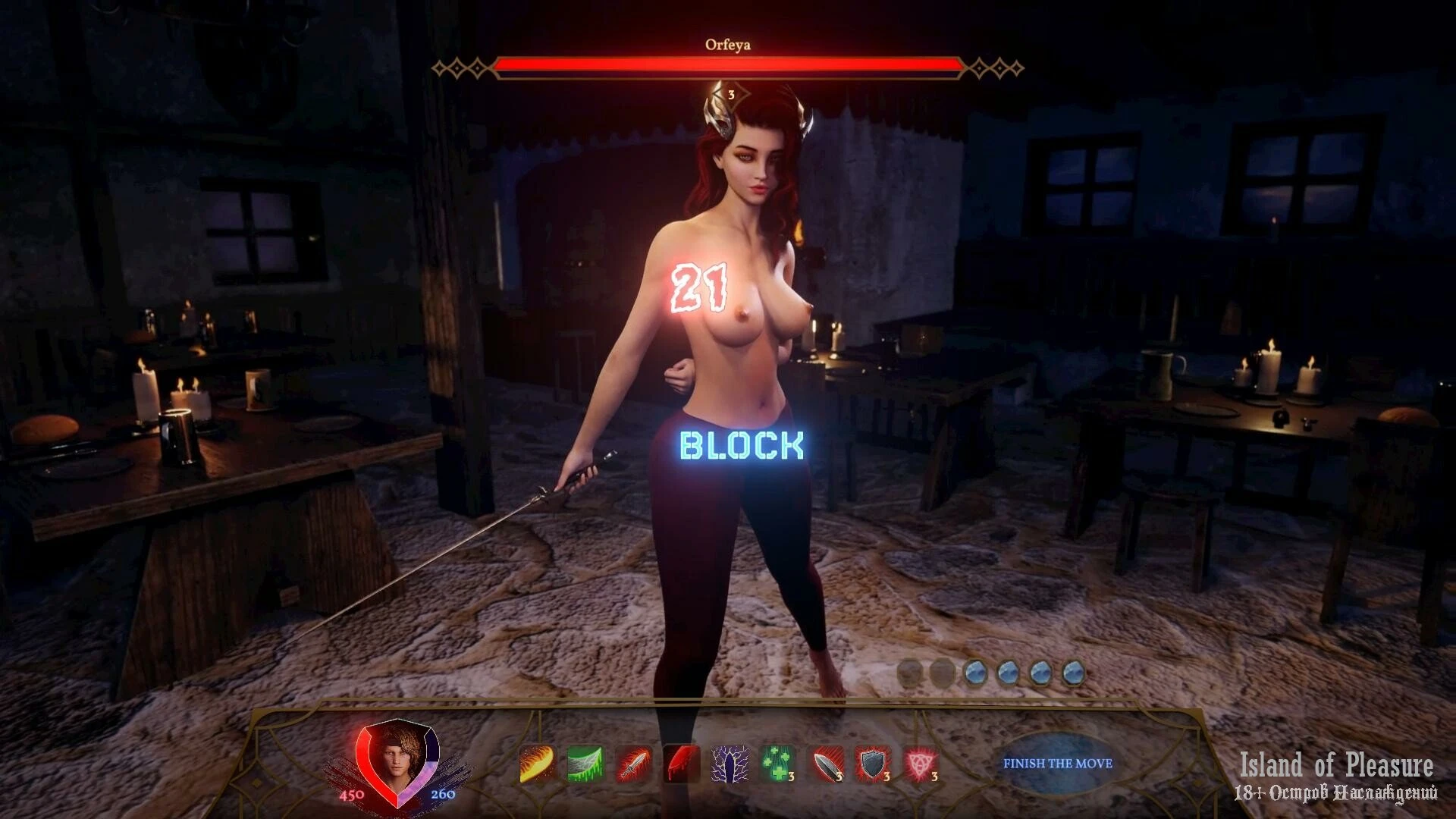This screenshot has width=1456, height=819.
Task: Select the dark shield defense skill
Action: coord(874,764)
